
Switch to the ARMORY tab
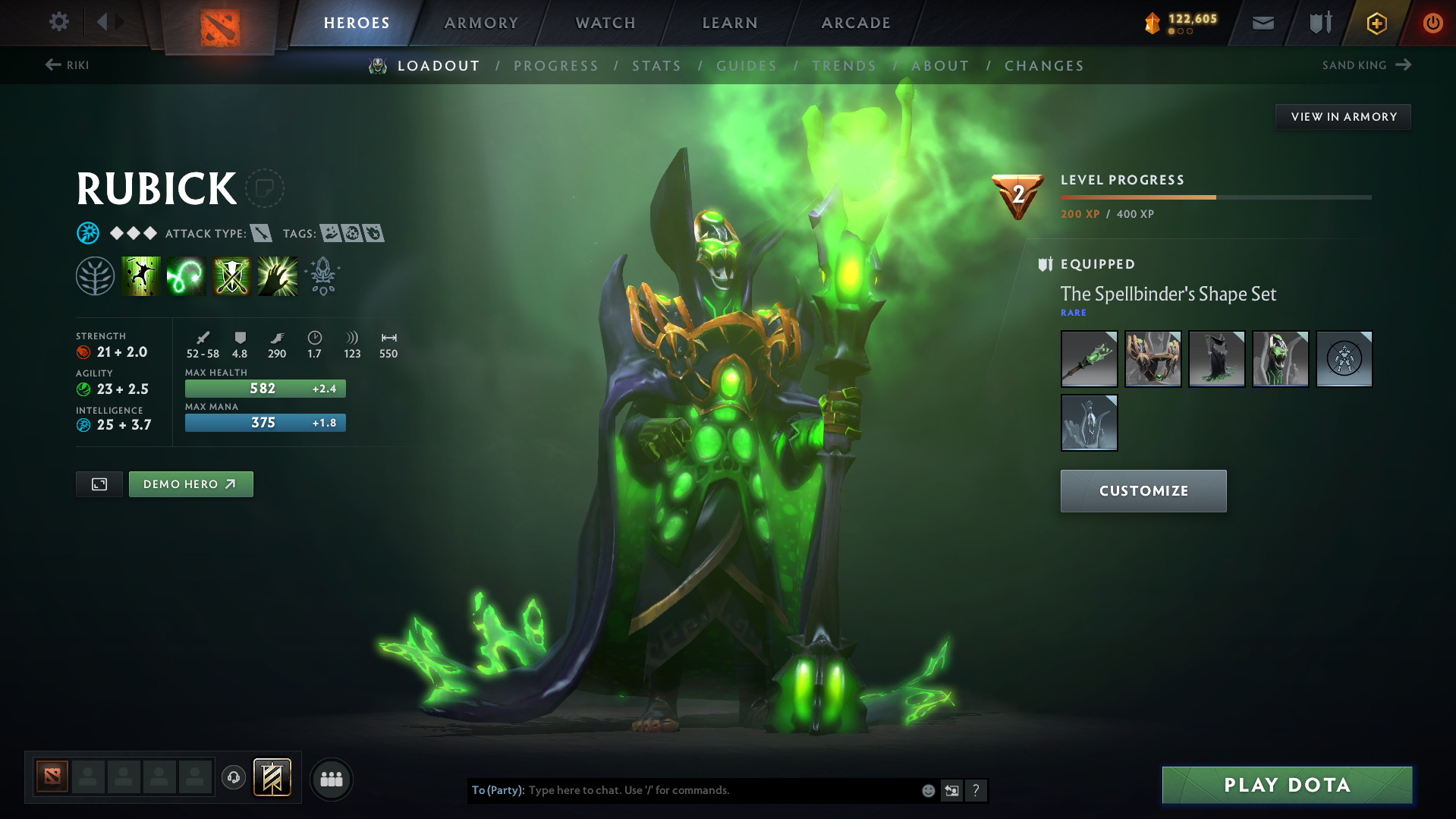(482, 23)
